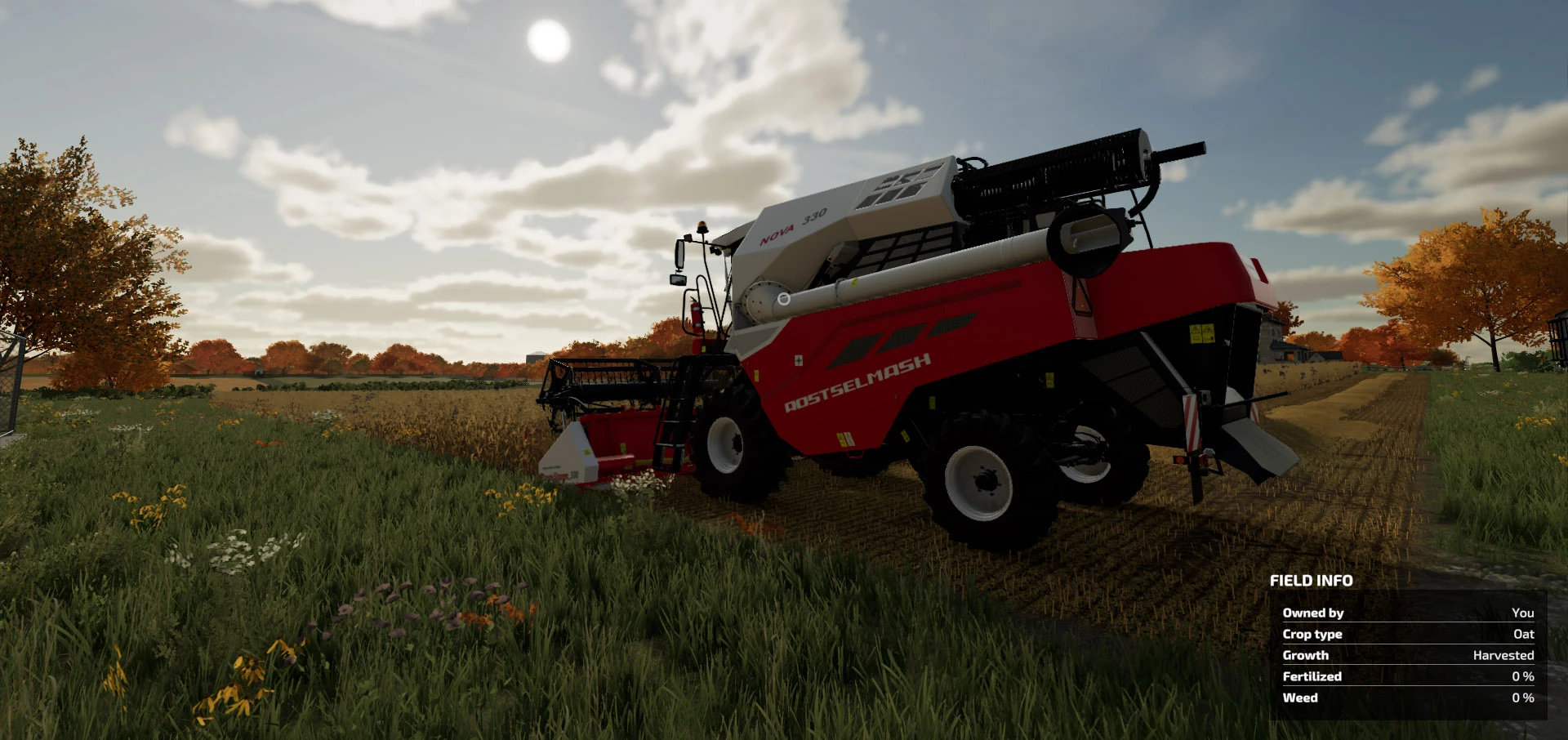Viewport: 1568px width, 740px height.
Task: Click the Fertilized 0 % value
Action: 1522,676
